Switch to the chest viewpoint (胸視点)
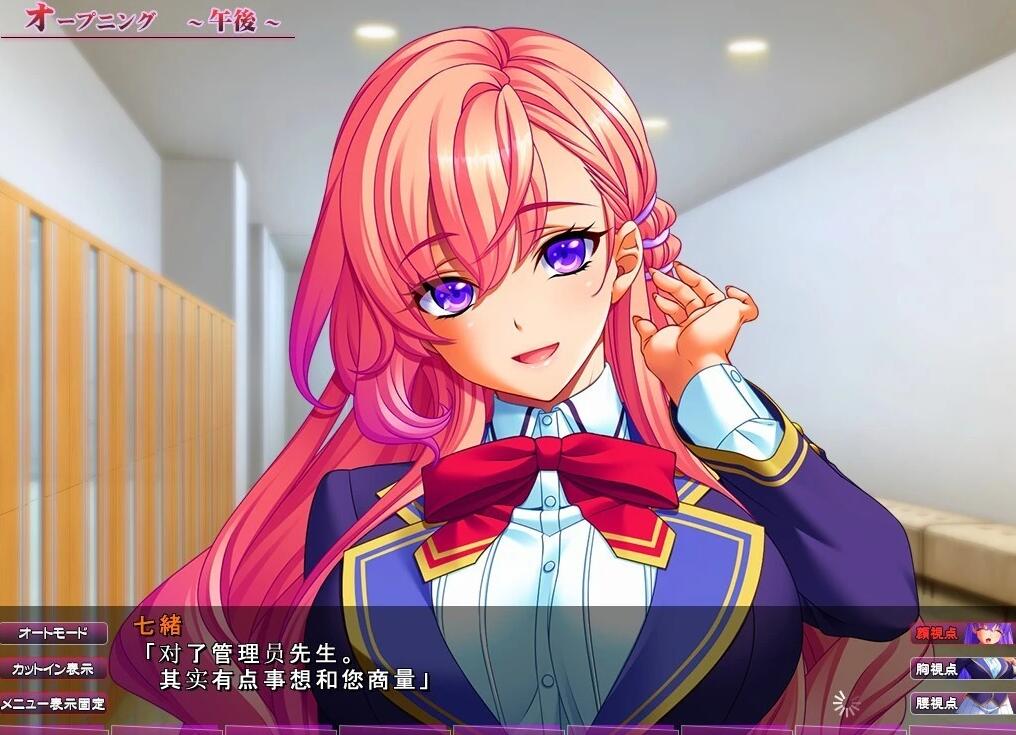1016x735 pixels. click(x=962, y=668)
